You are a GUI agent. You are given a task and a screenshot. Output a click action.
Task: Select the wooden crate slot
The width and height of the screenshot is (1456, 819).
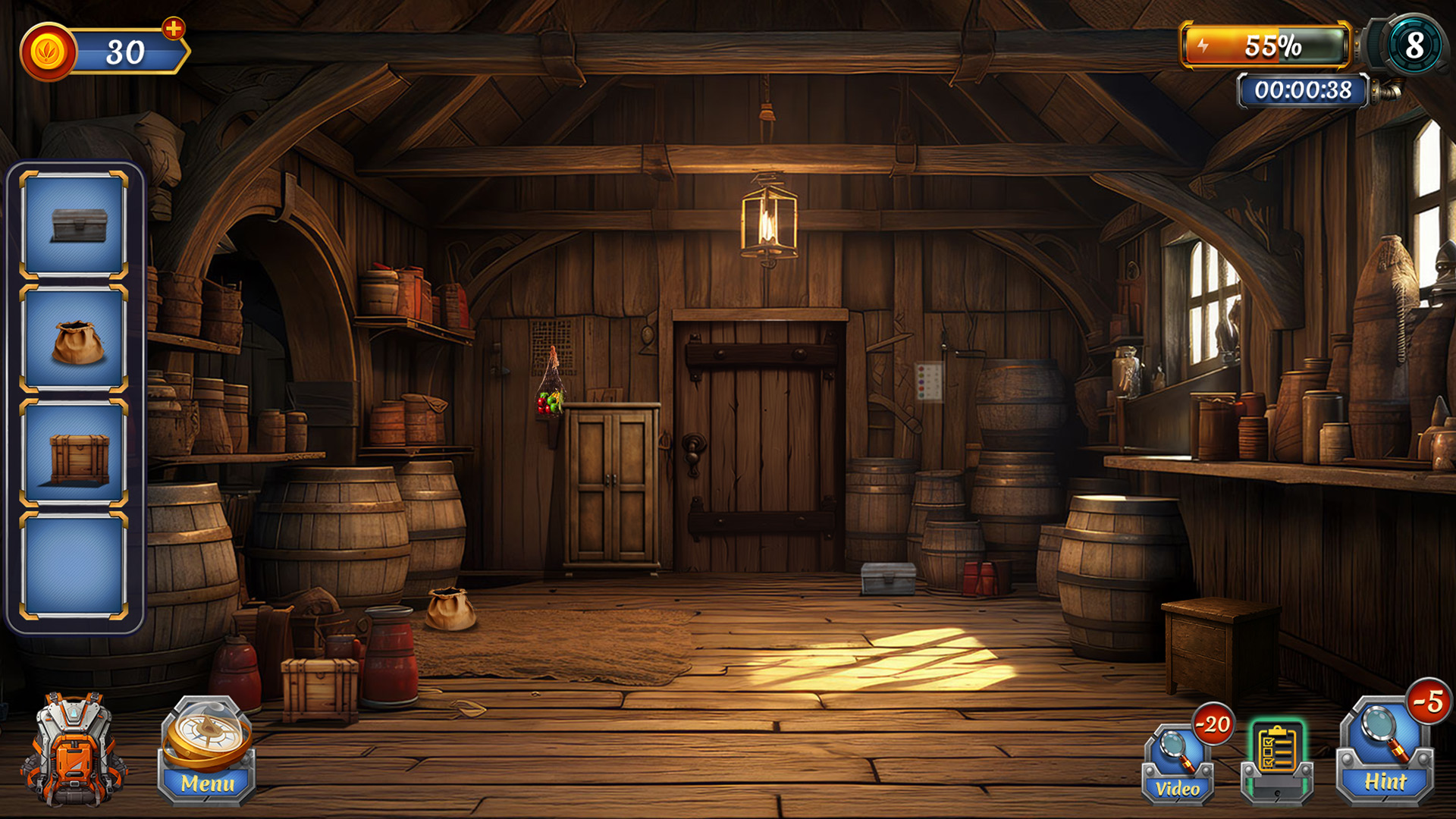pyautogui.click(x=74, y=453)
